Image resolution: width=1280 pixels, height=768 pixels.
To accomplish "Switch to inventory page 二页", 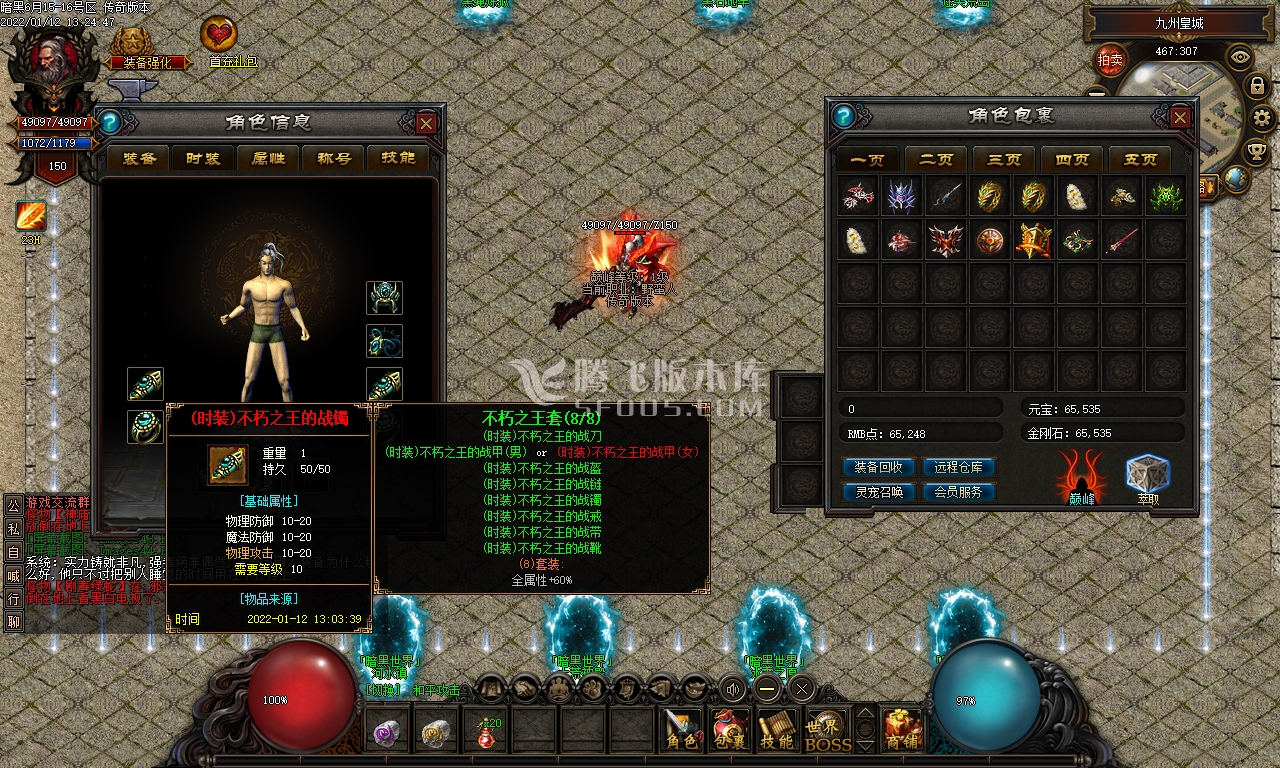I will pos(936,159).
